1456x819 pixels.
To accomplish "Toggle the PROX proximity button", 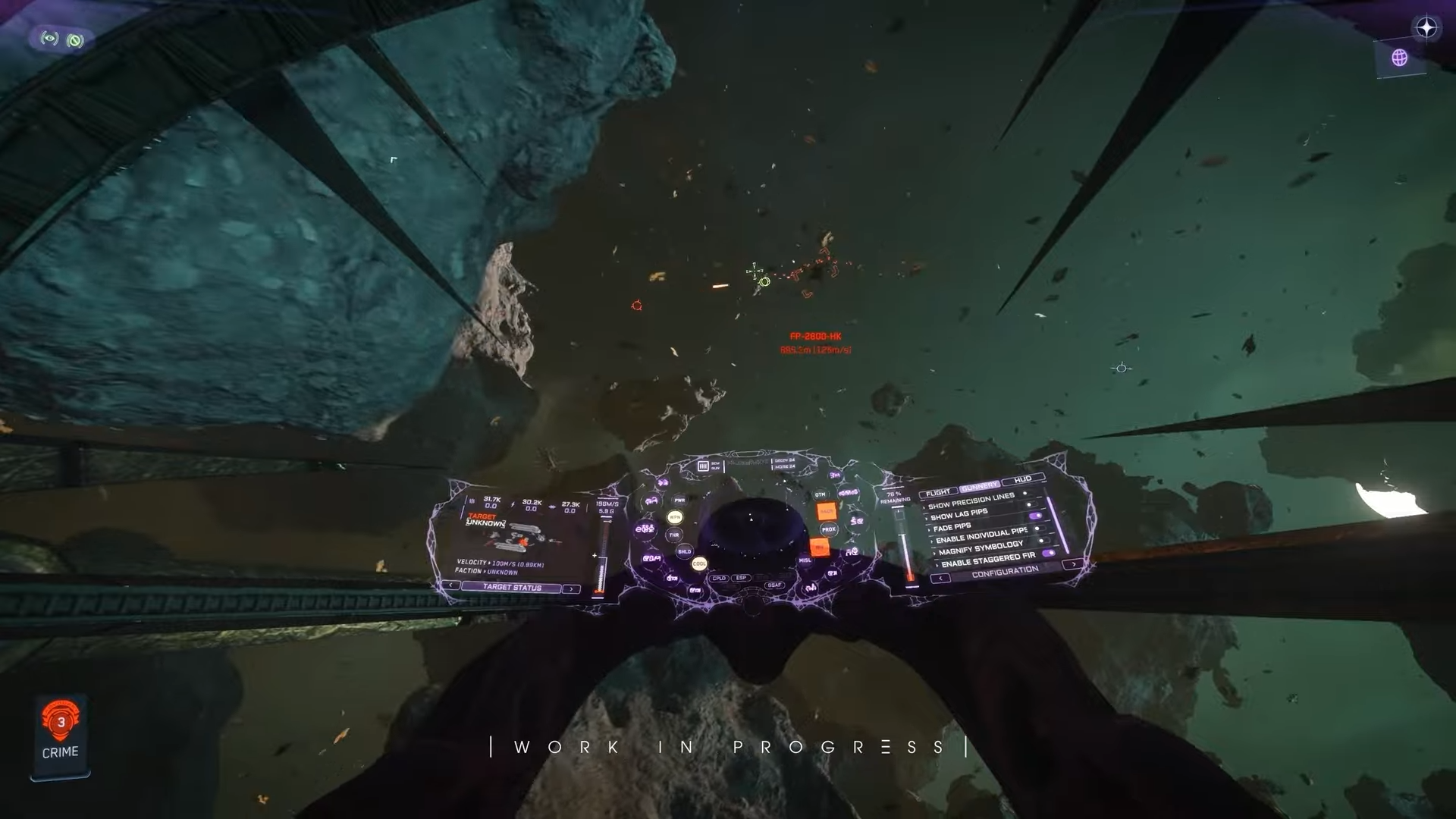I will pyautogui.click(x=828, y=529).
